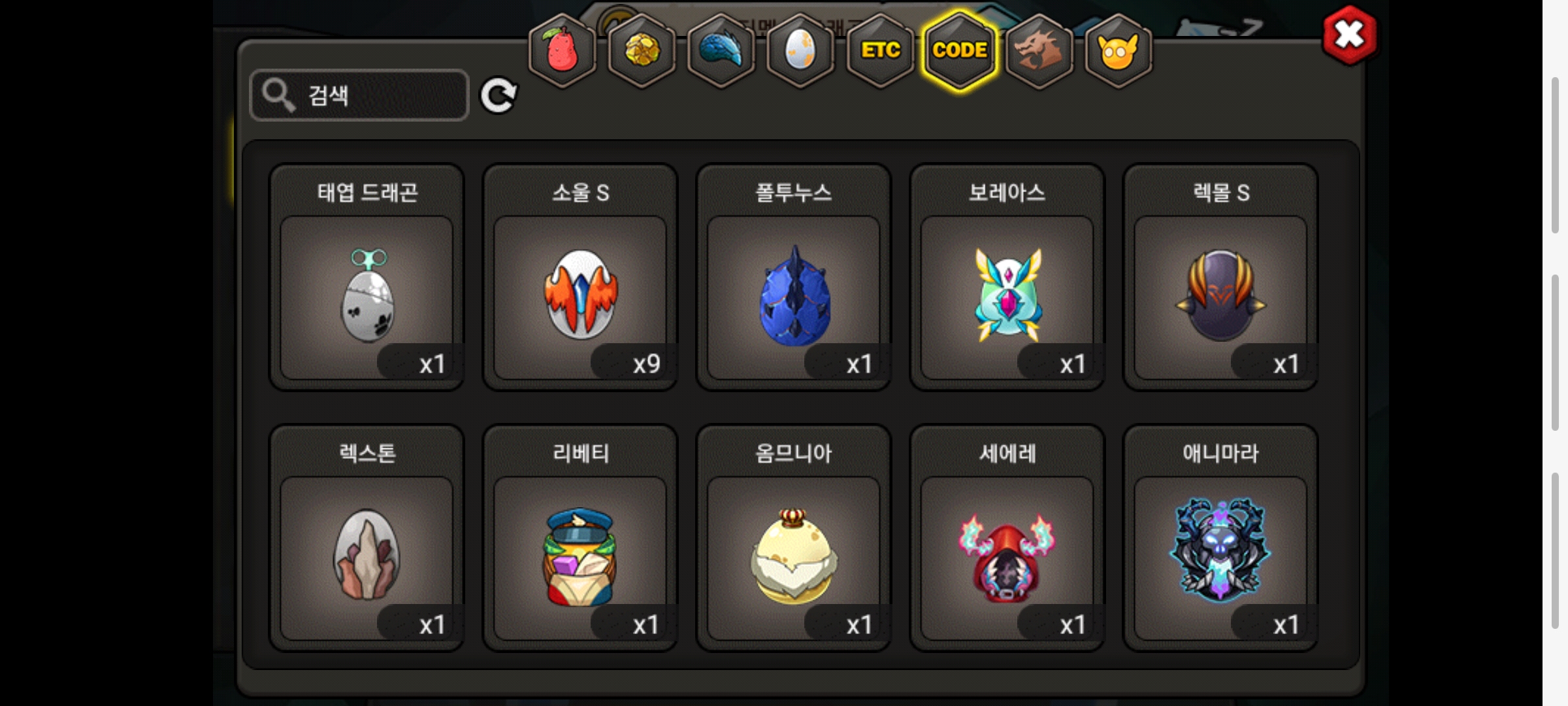Close the inventory with the red X
The image size is (1568, 706).
1349,35
